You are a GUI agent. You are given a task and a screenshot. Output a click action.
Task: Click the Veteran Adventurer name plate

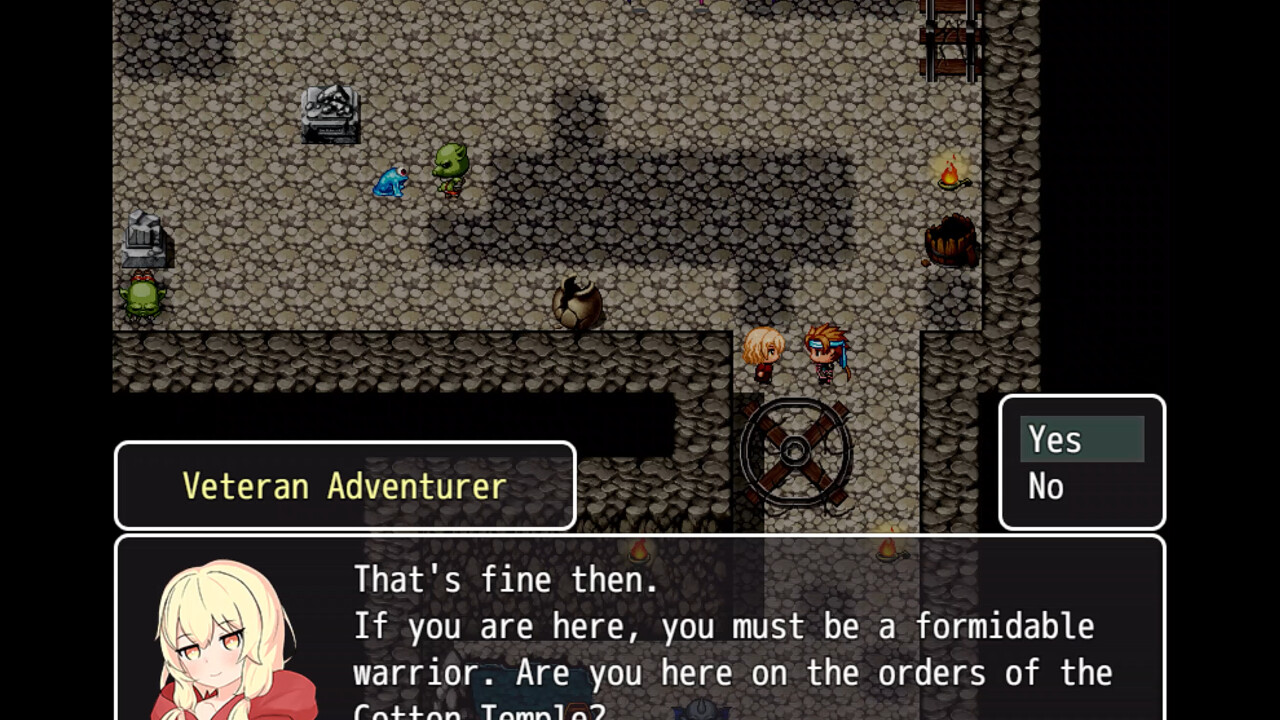(x=345, y=486)
